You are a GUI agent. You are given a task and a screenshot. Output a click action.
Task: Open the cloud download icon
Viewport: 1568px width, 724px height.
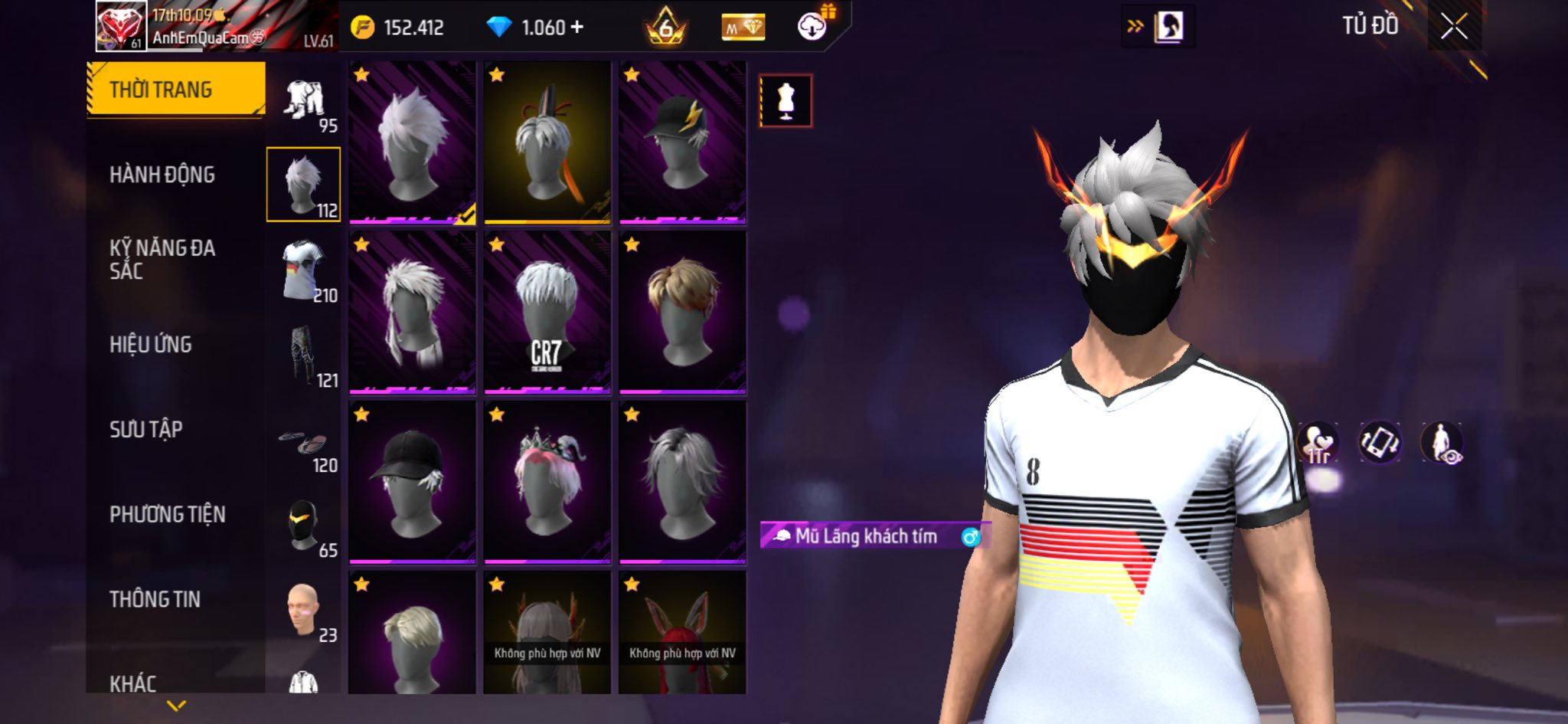click(812, 28)
